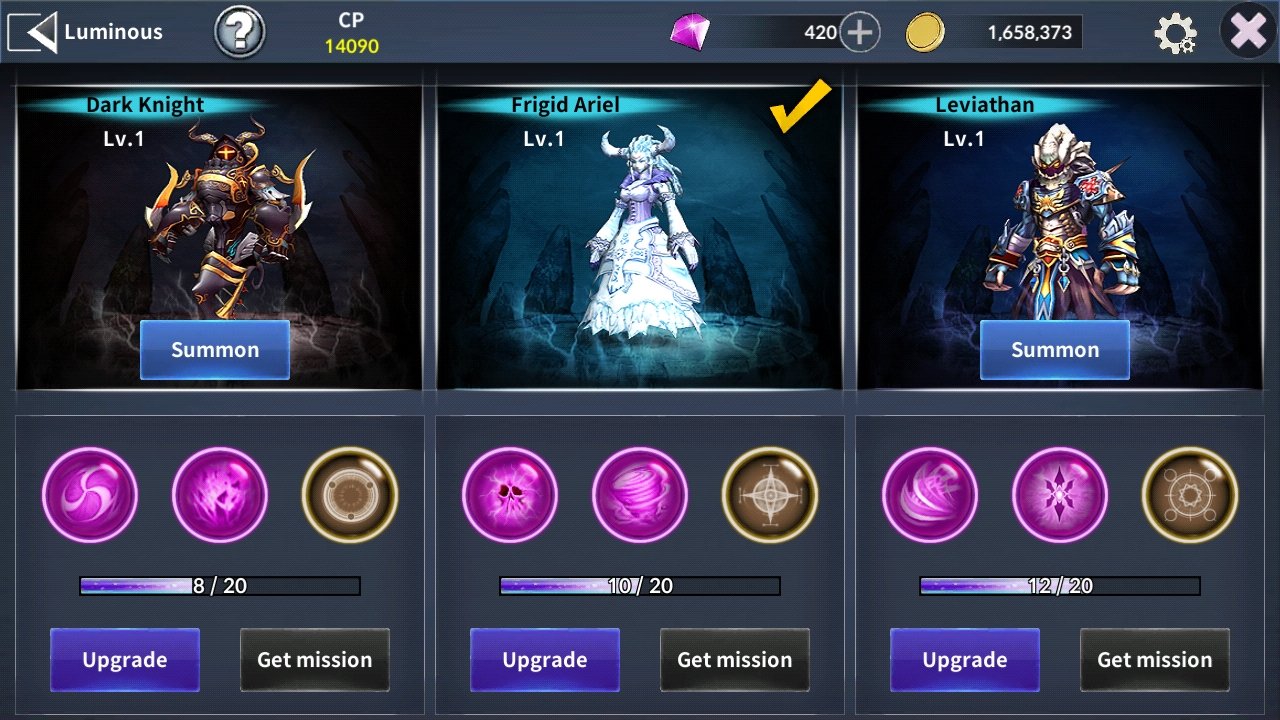Get mission for Leviathan shards
This screenshot has height=720, width=1280.
pos(1155,660)
